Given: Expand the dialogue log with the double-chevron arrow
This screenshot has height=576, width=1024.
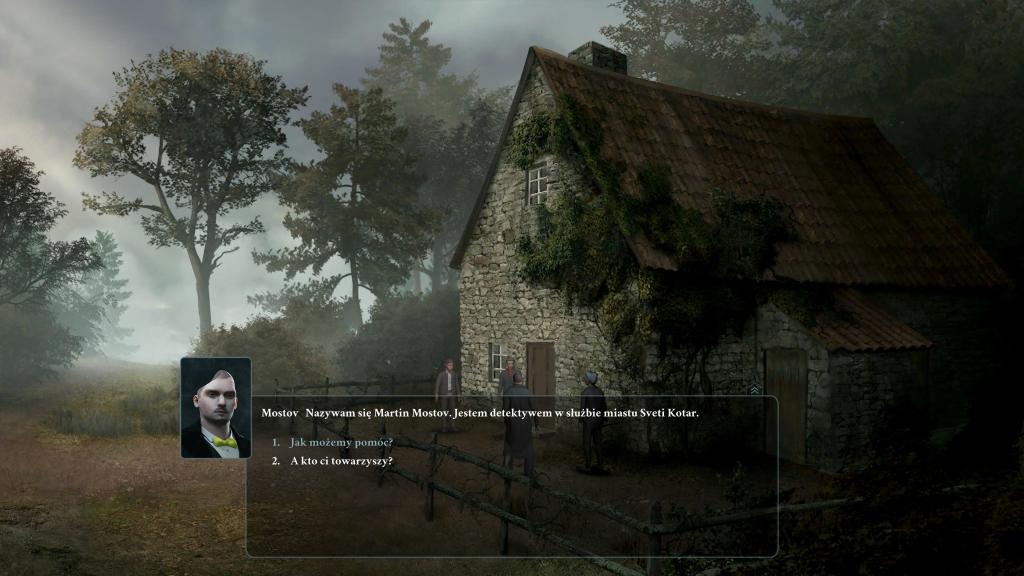Looking at the screenshot, I should (x=755, y=389).
